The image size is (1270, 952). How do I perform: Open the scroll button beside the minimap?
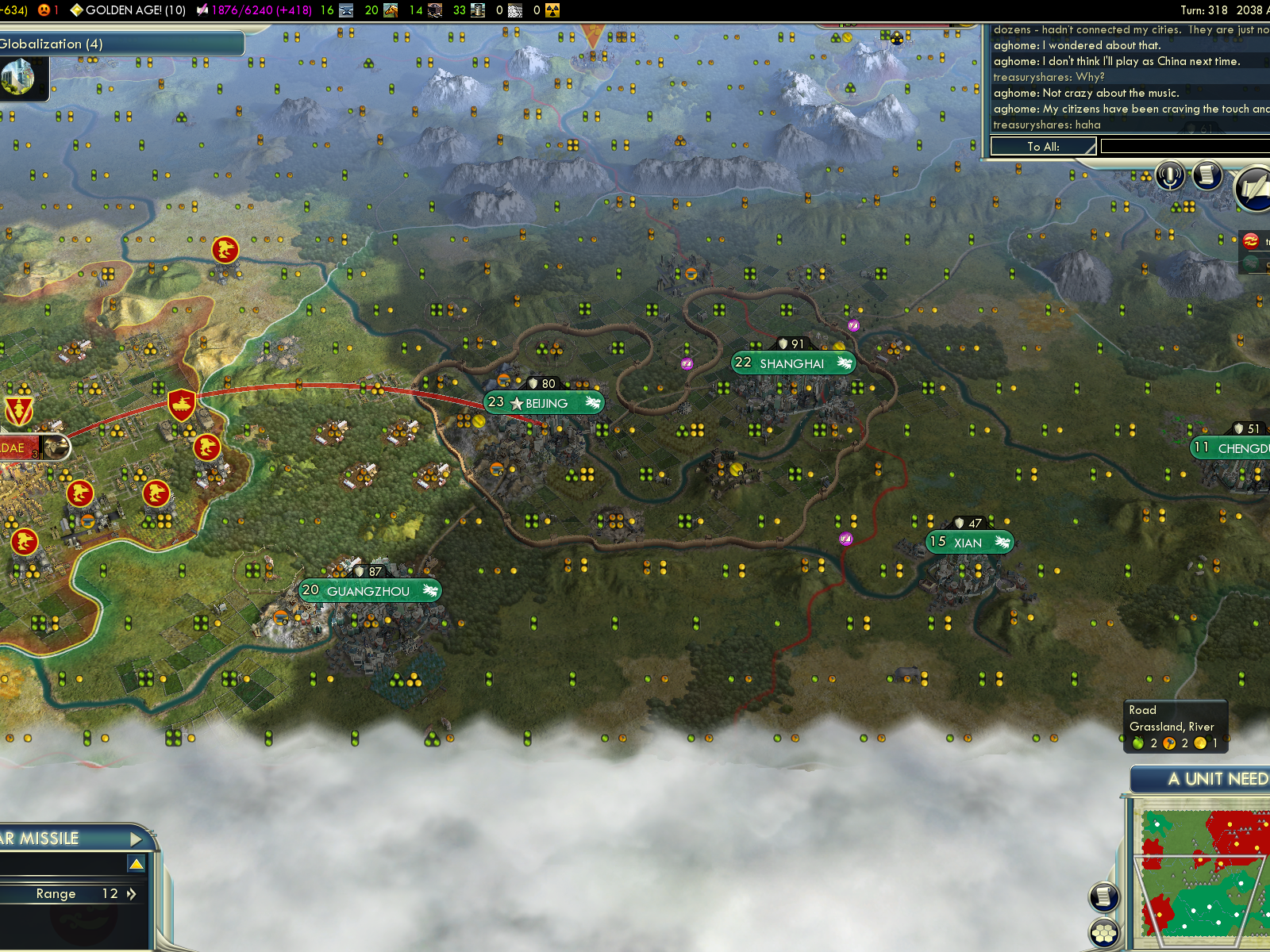(1103, 896)
